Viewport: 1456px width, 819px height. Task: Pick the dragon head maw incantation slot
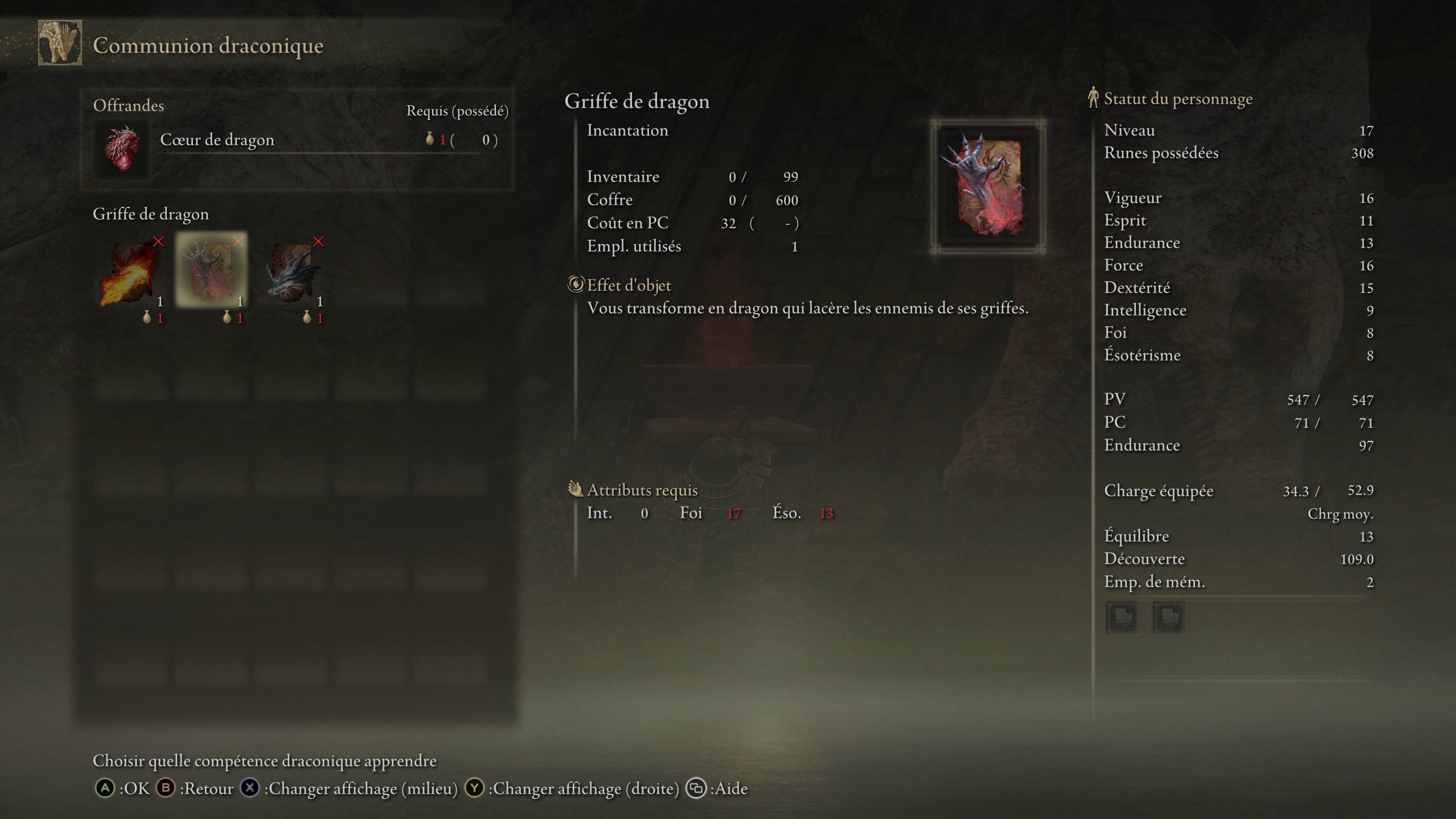292,271
